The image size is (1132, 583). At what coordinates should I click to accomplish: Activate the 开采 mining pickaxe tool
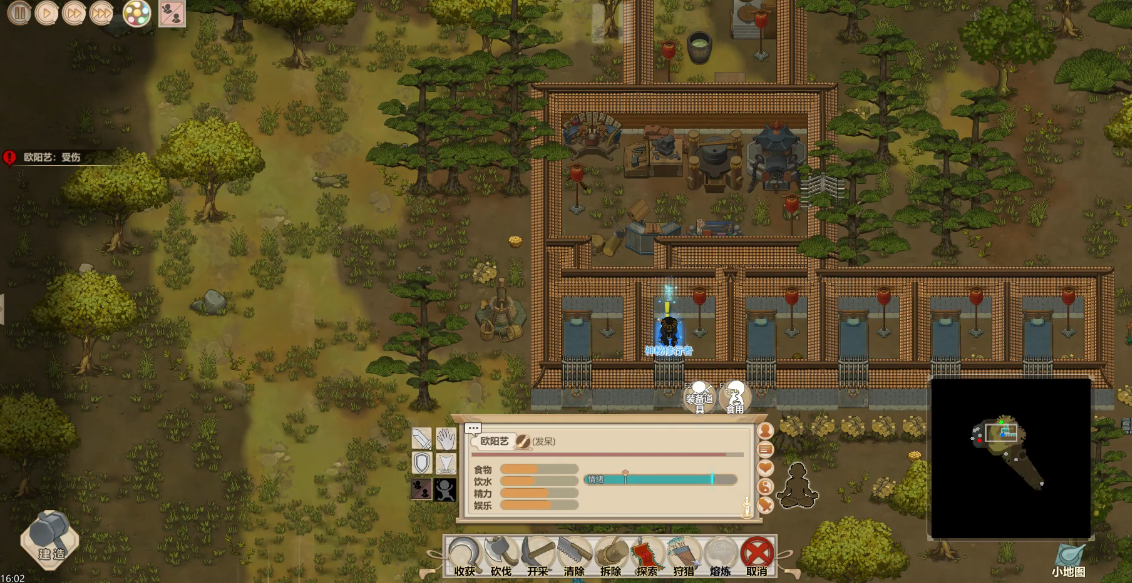[538, 555]
